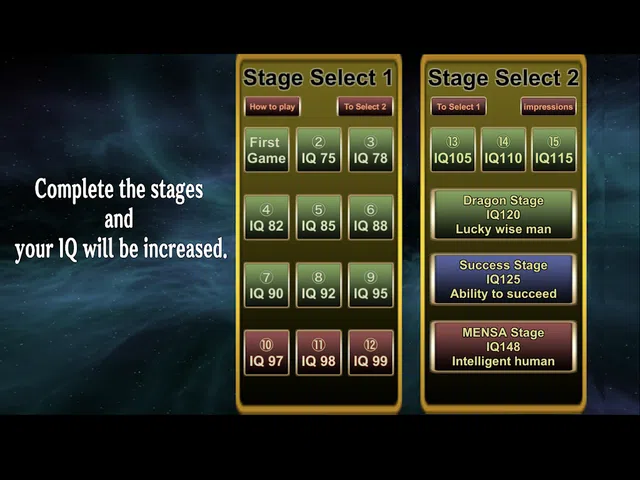Select the MENSA Stage IQ148
This screenshot has height=480, width=640.
tap(503, 346)
